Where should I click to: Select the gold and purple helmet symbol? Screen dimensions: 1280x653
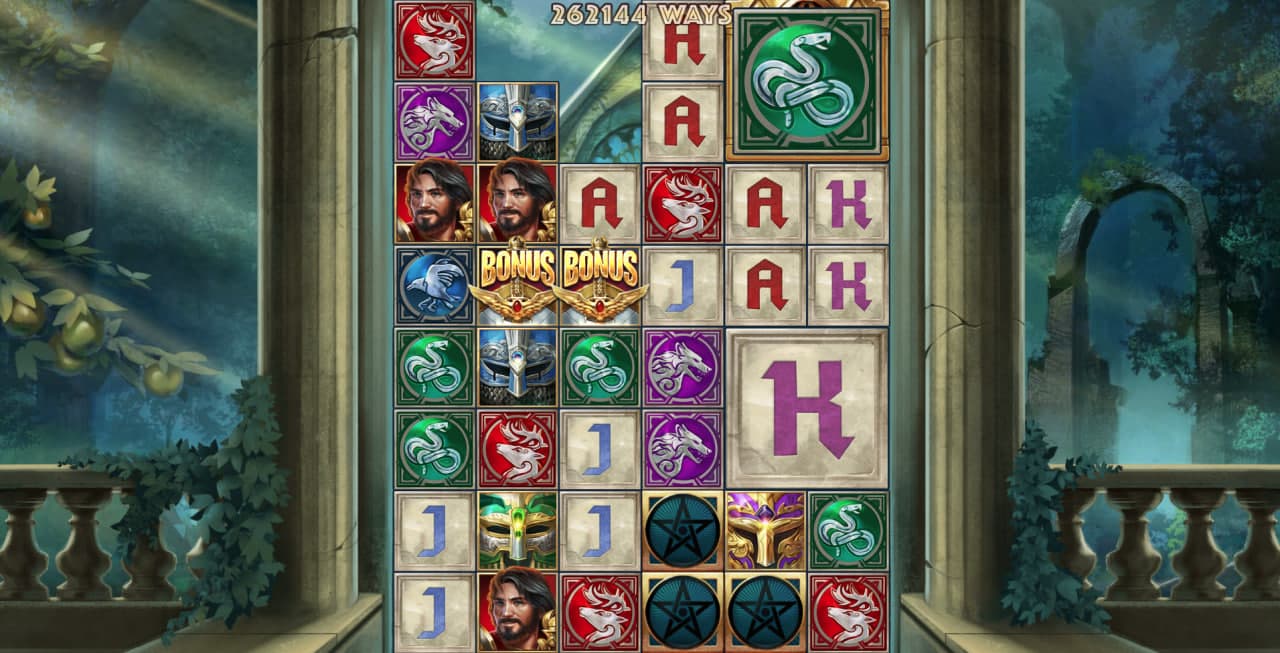coord(765,530)
